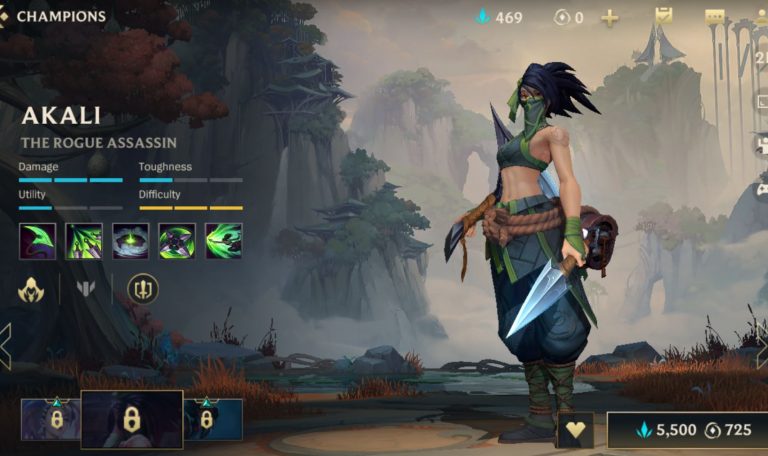View Akali's passive ability icon

tap(37, 241)
